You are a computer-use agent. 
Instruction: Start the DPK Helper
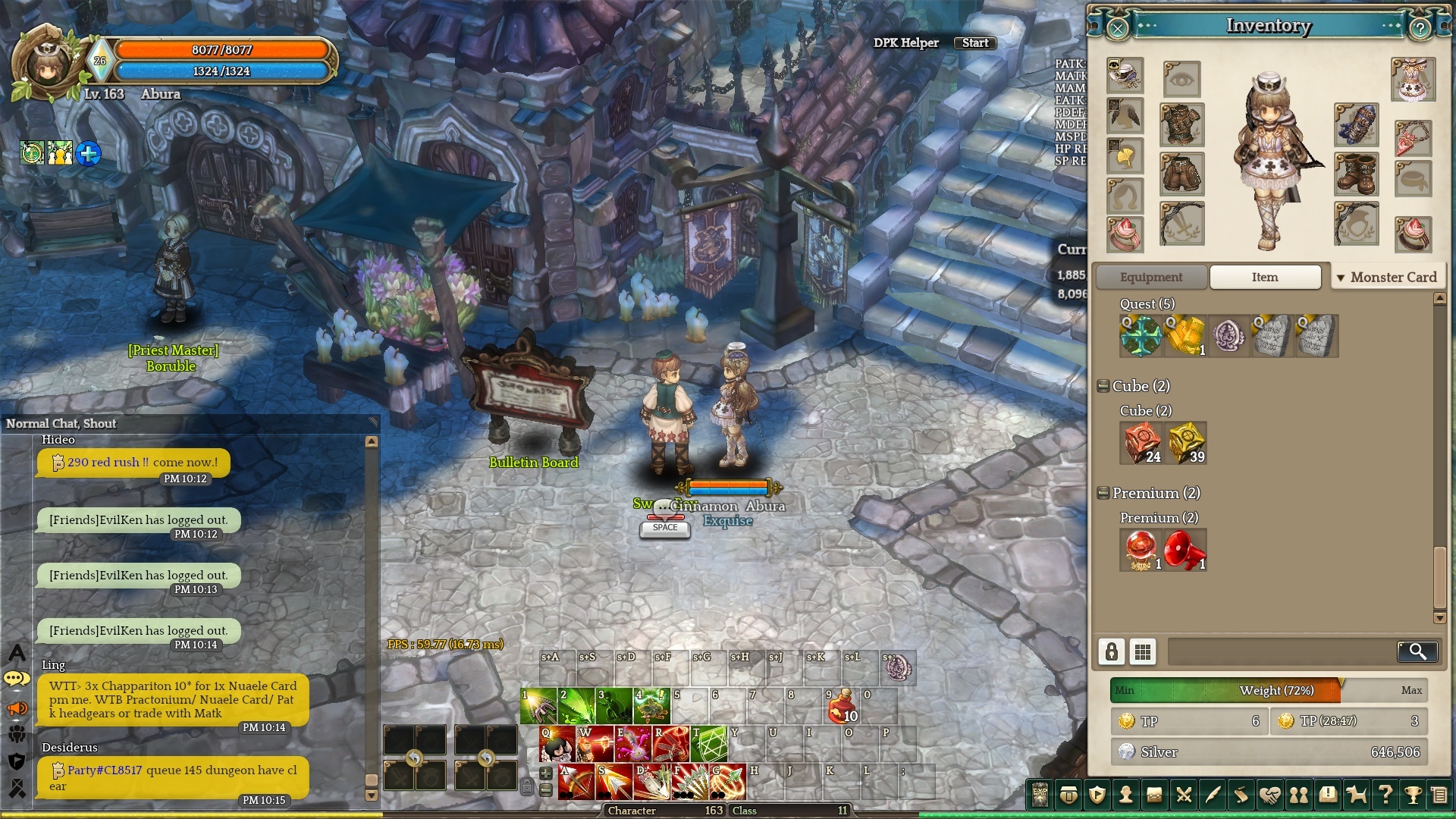974,43
